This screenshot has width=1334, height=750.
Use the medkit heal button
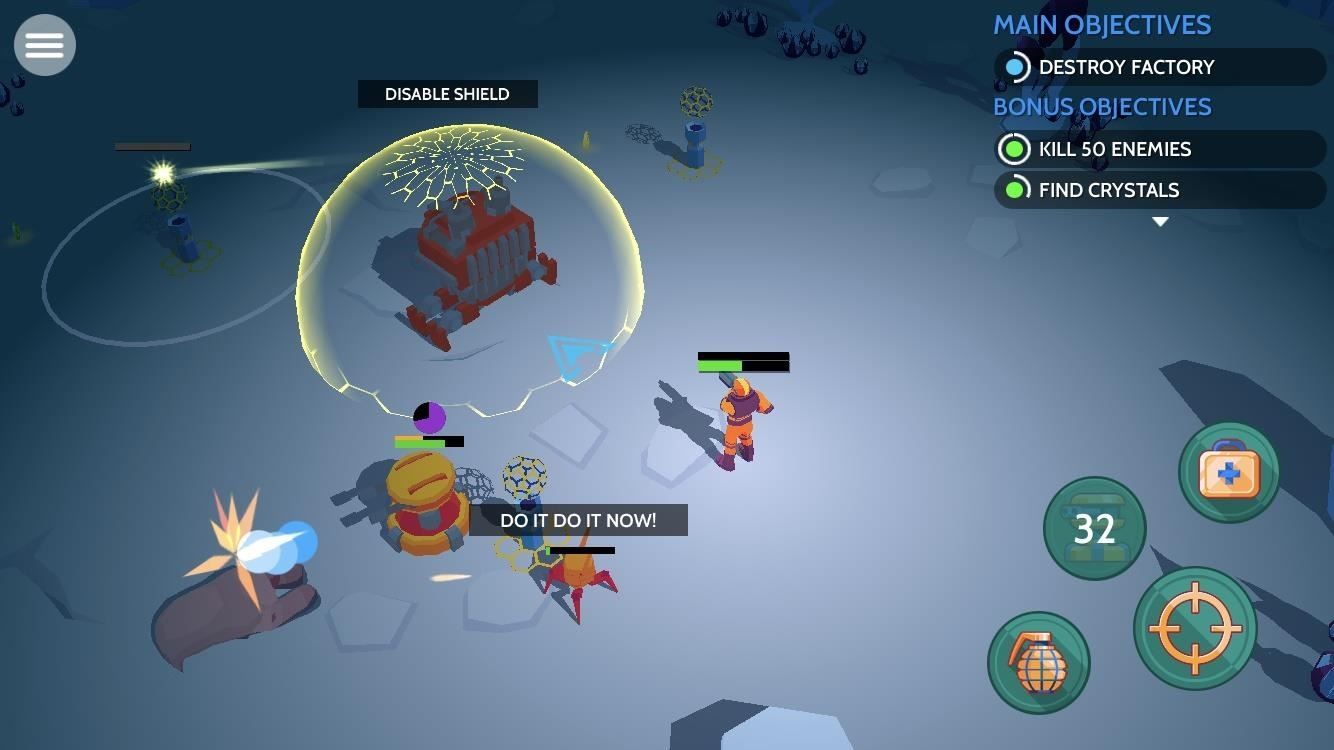tap(1228, 473)
